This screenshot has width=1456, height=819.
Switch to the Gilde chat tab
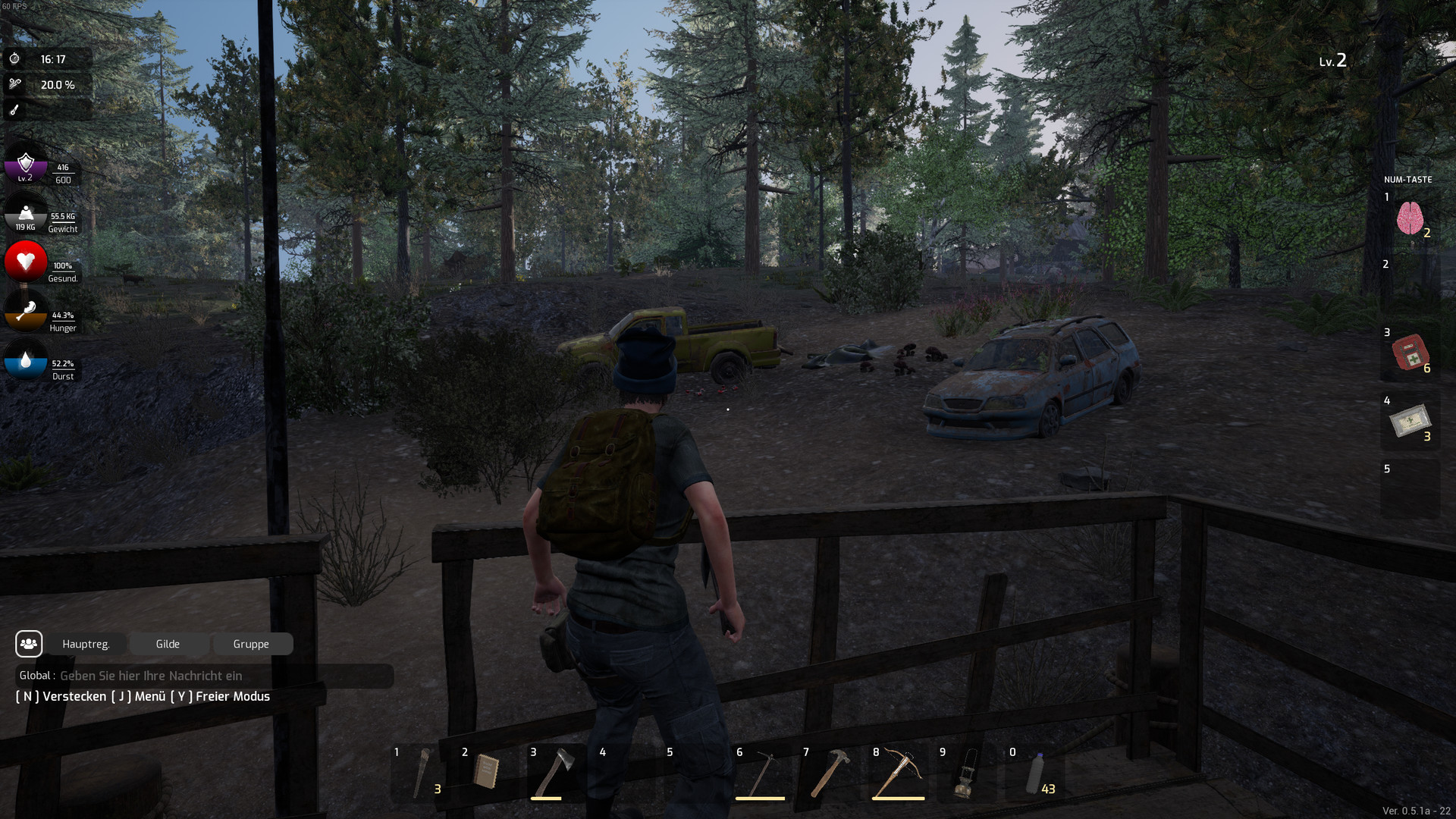[x=168, y=644]
